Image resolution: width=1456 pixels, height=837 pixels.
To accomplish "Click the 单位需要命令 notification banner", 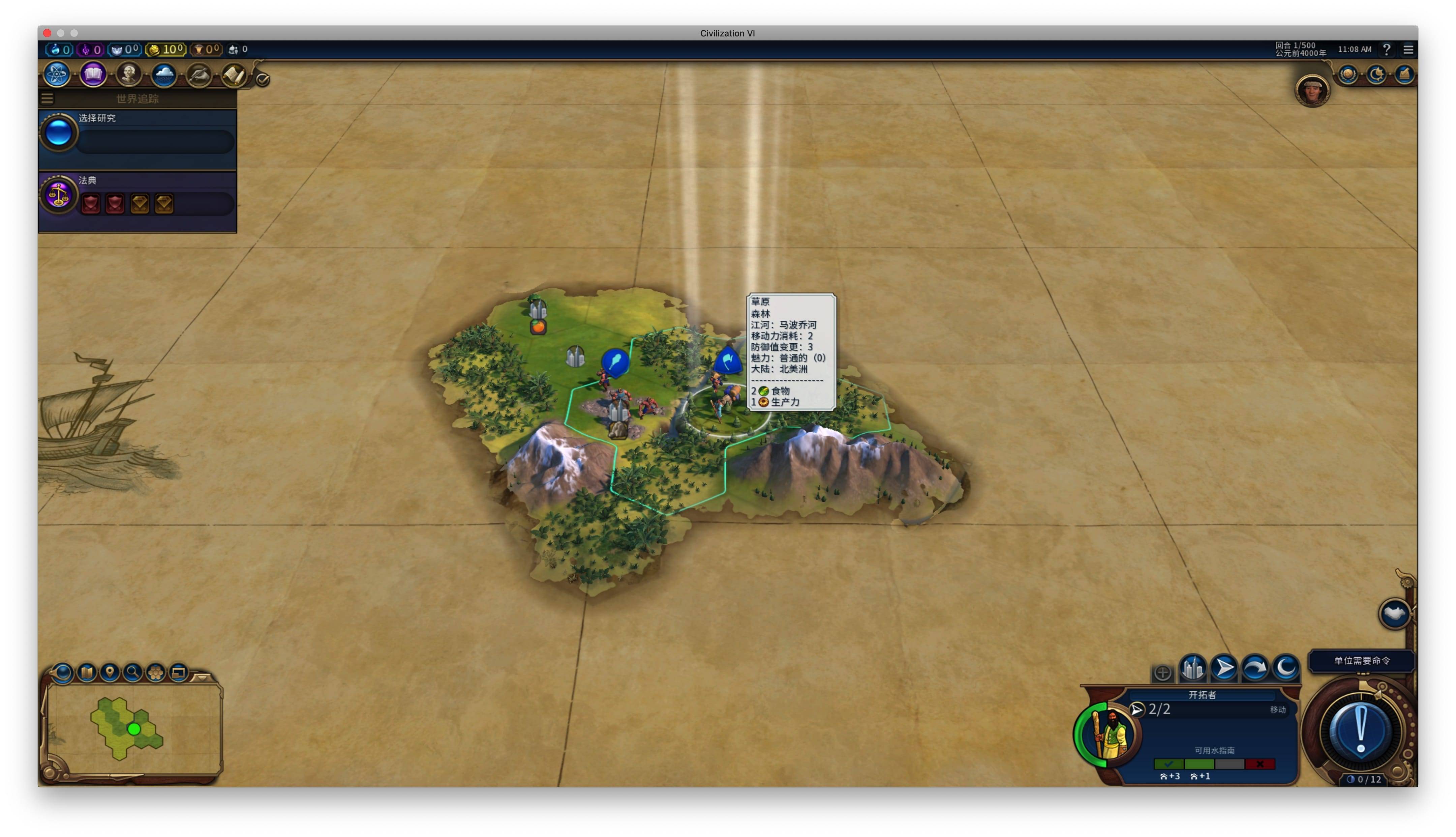I will pos(1361,661).
